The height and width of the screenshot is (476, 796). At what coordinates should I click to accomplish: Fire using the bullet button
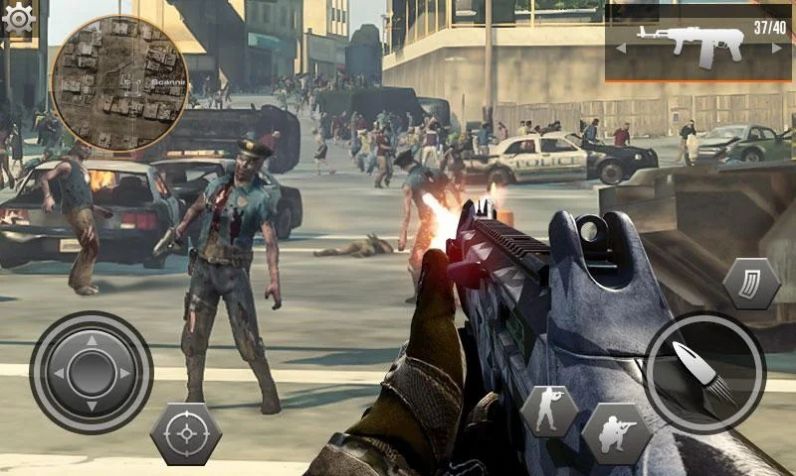click(704, 371)
